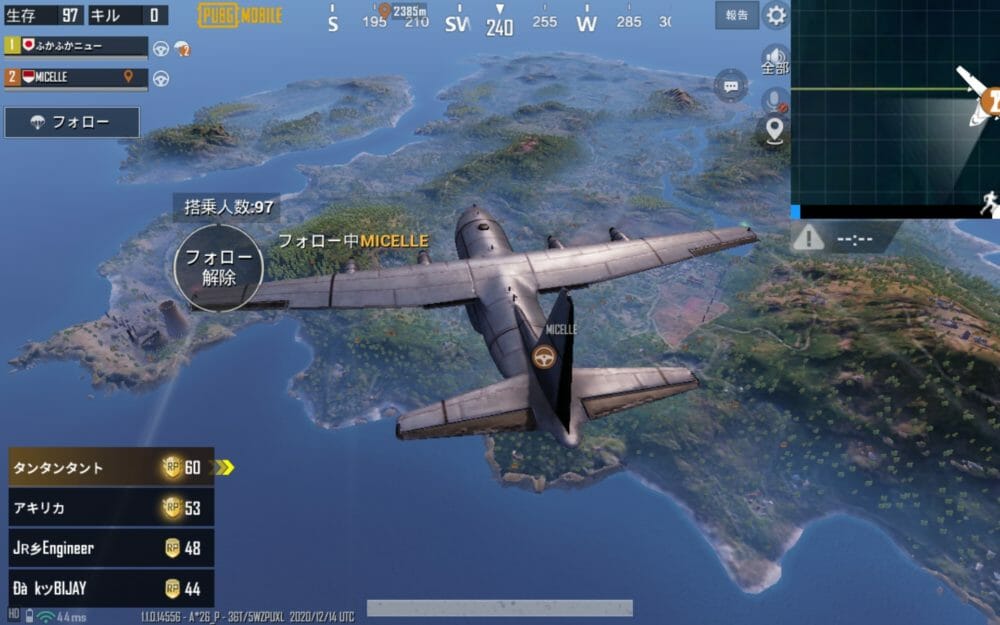Open the フォロー parachute follow menu
Screen dimensions: 1000x625
pyautogui.click(x=72, y=122)
